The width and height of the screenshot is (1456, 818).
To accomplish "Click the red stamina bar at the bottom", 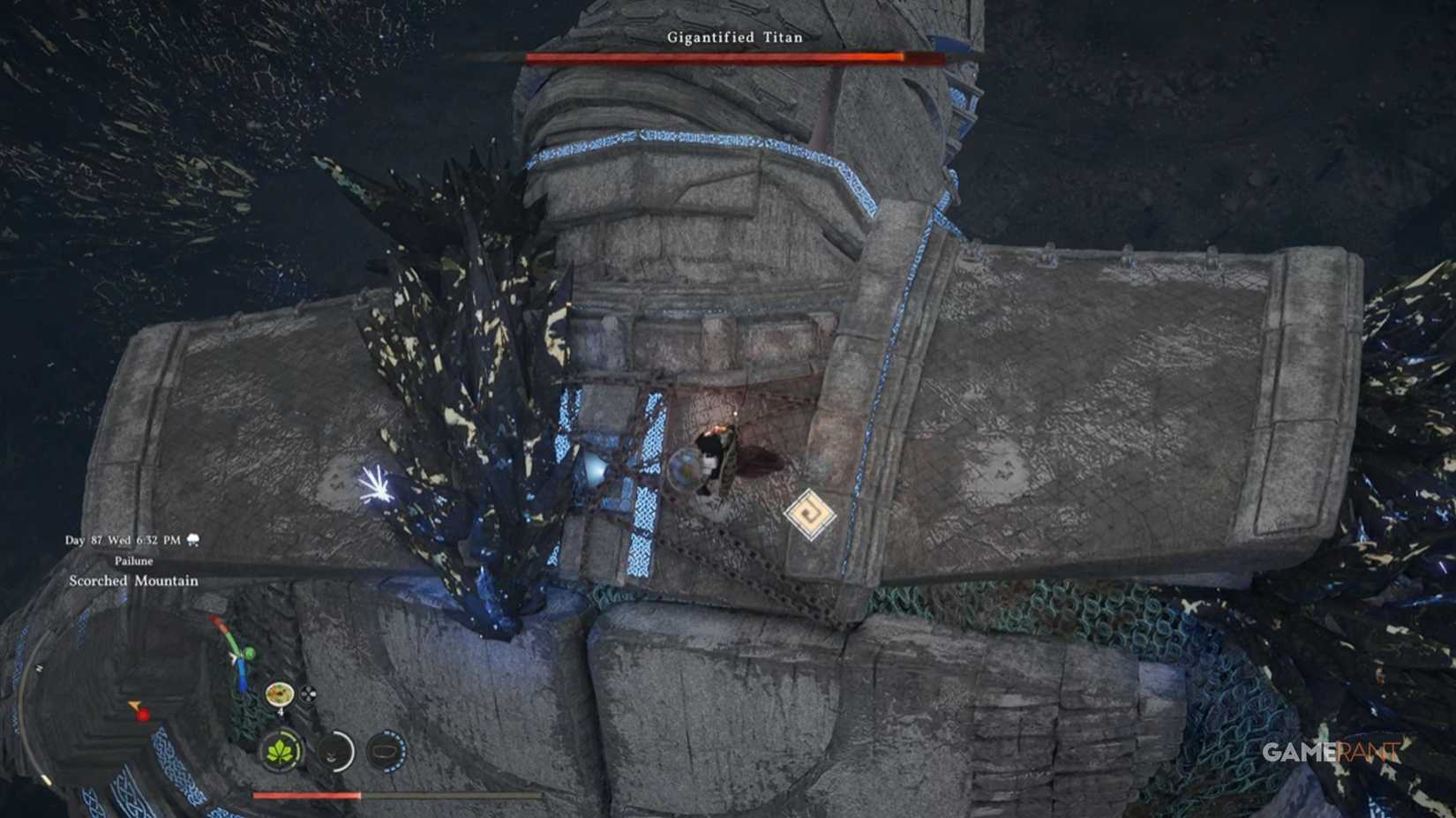I will [307, 795].
